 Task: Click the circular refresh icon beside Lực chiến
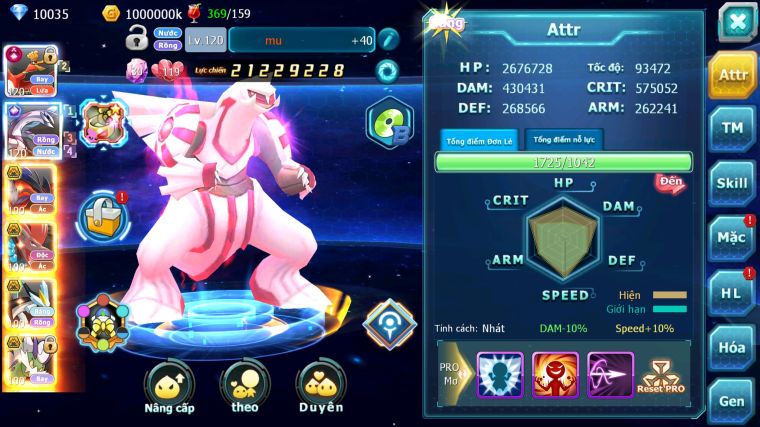(x=386, y=70)
